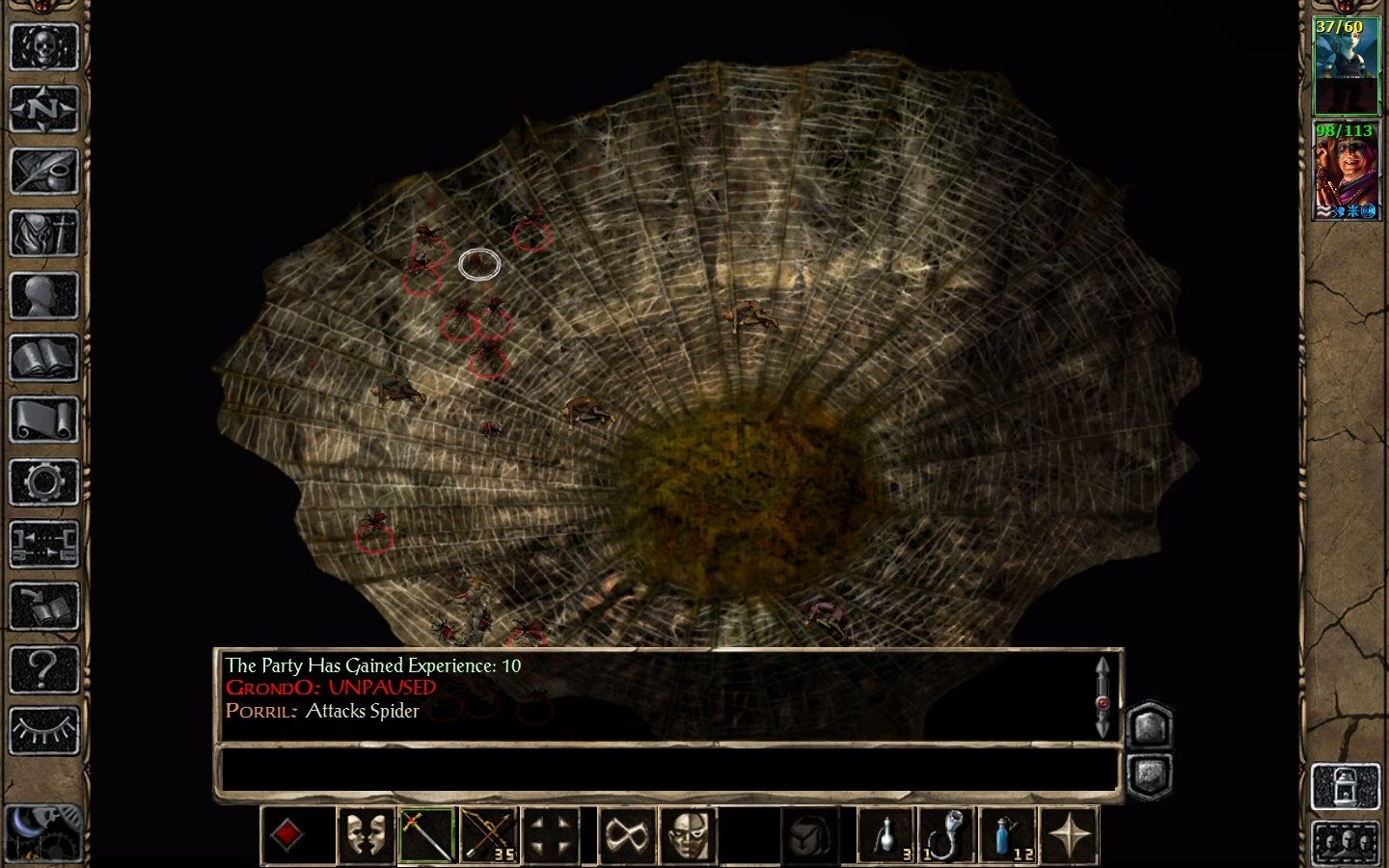Image resolution: width=1389 pixels, height=868 pixels.
Task: Show the character record via the head icon
Action: point(43,296)
